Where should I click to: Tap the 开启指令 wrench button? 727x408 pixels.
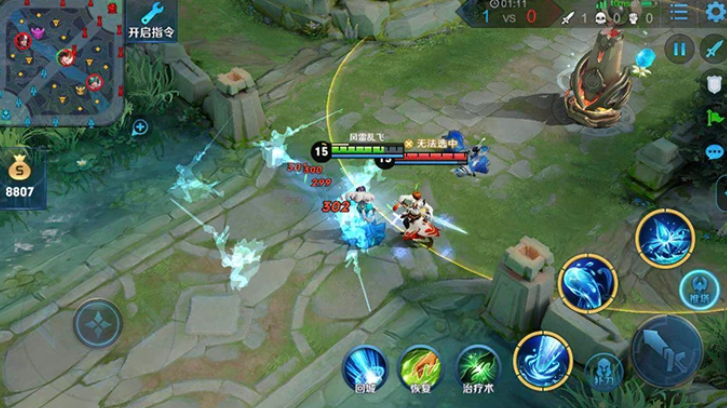click(152, 21)
